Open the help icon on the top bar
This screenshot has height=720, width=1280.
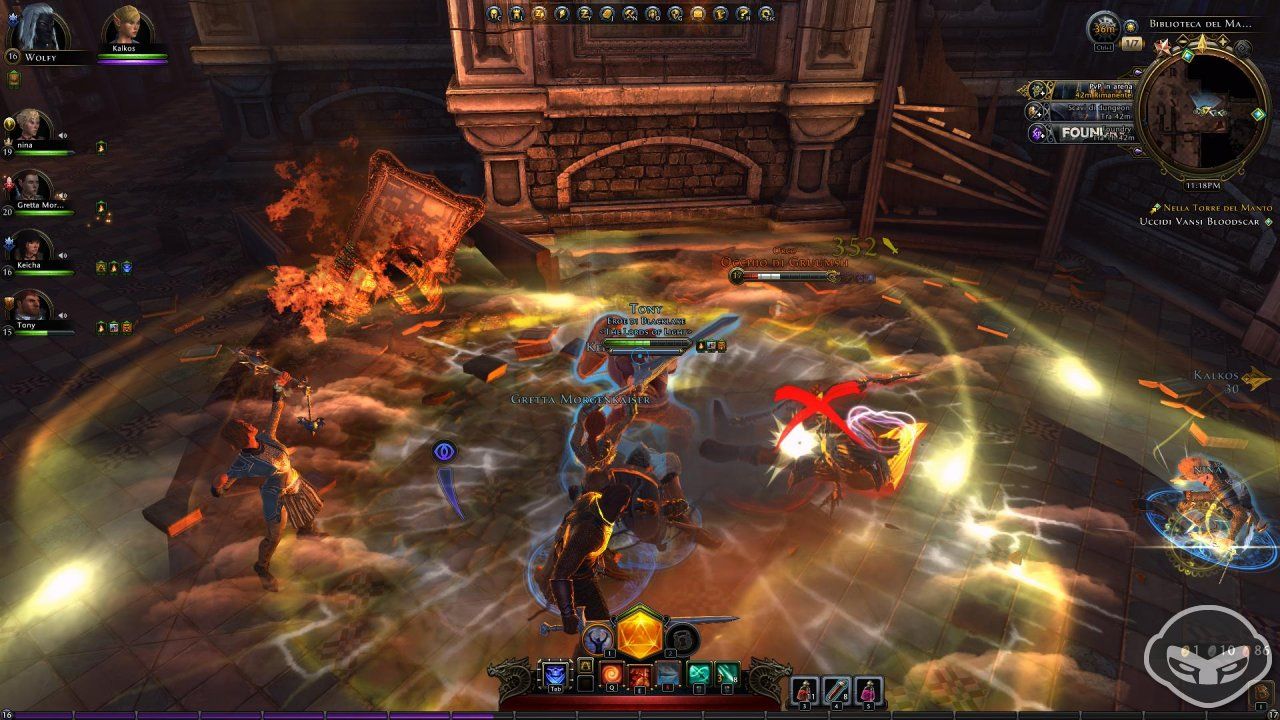coord(743,14)
